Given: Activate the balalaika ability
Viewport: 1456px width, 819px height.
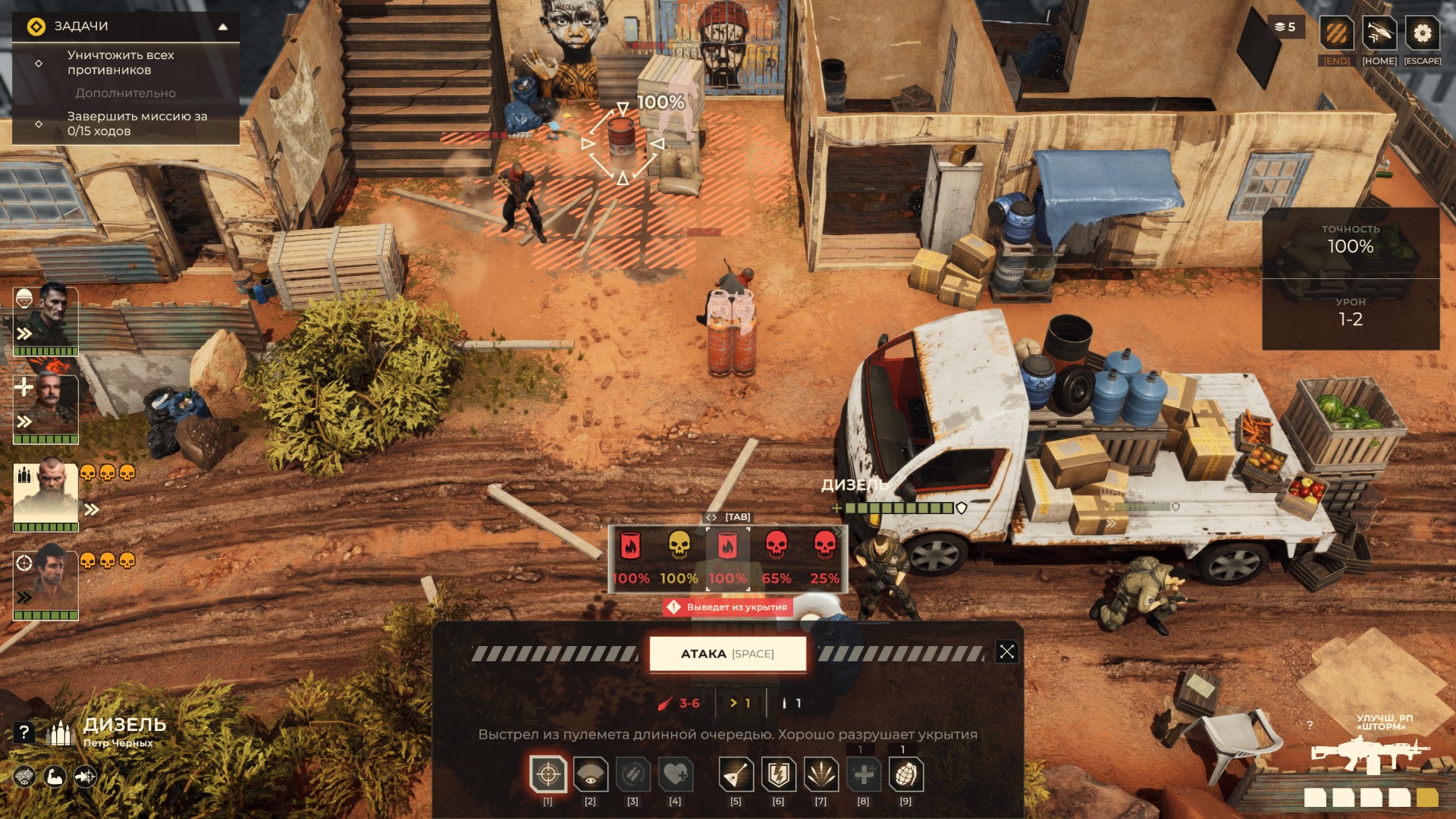Looking at the screenshot, I should tap(736, 775).
